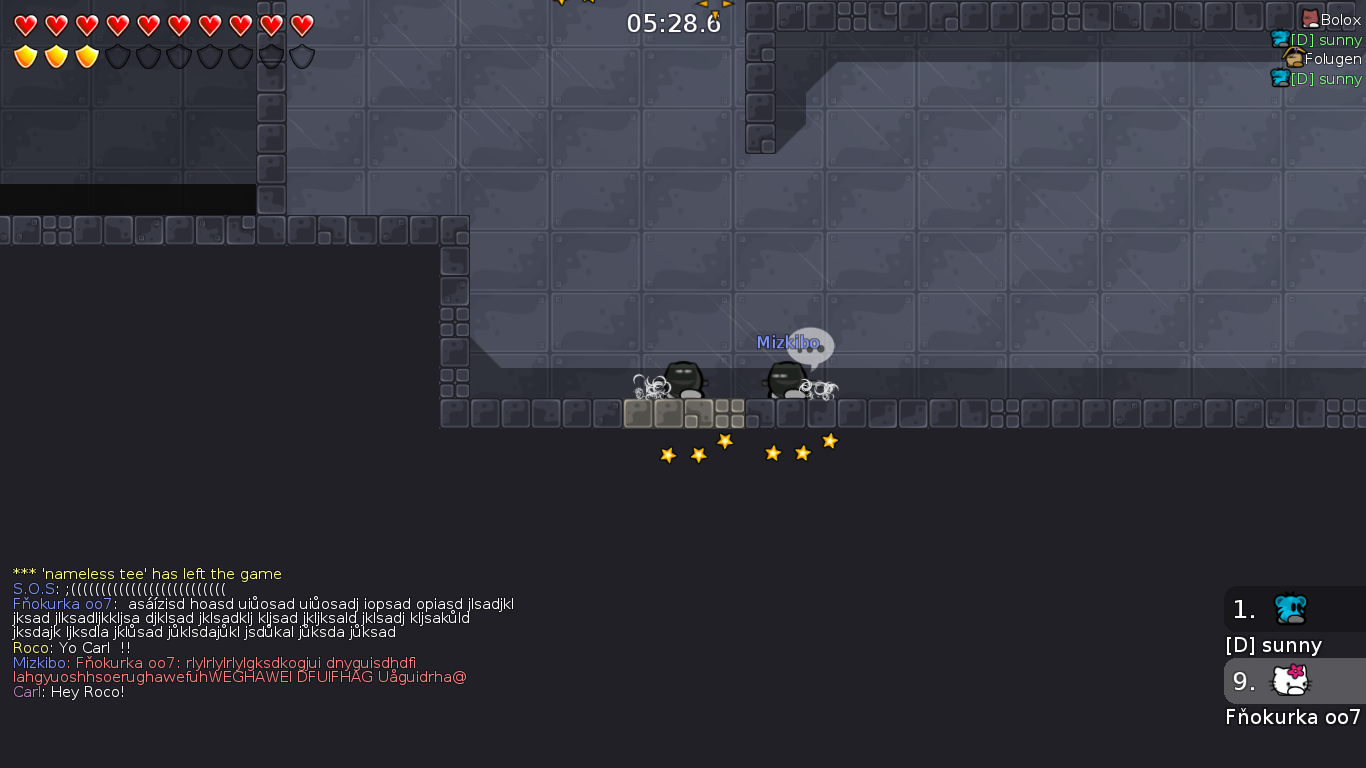This screenshot has height=768, width=1366.
Task: Click the fourth empty shield outline
Action: coord(209,57)
